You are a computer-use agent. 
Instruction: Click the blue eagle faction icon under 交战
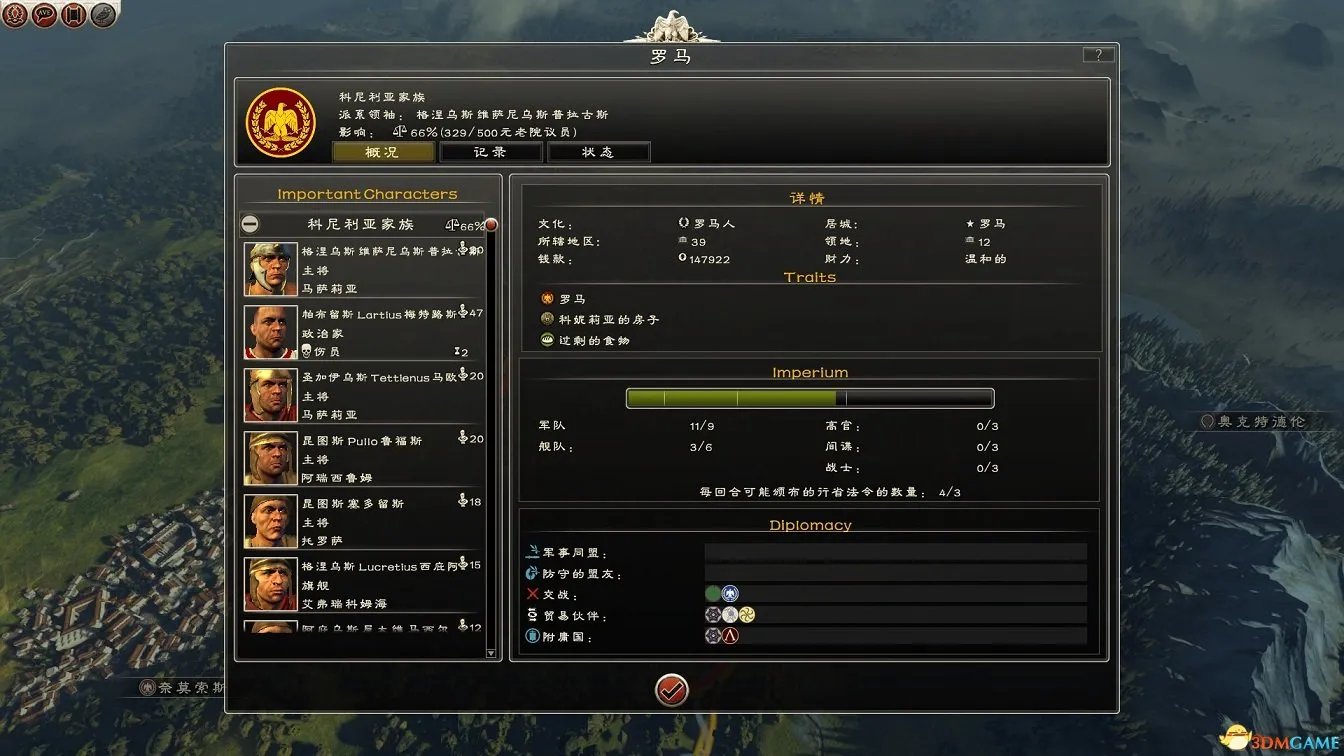(x=730, y=593)
